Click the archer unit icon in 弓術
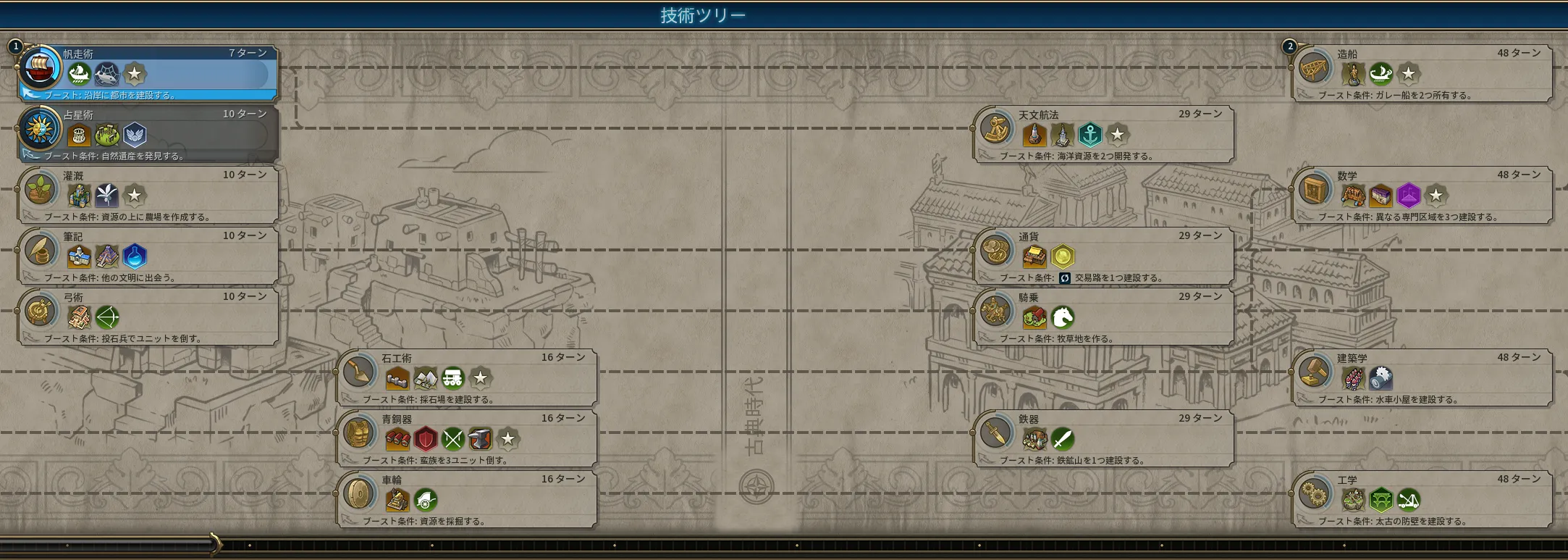The height and width of the screenshot is (560, 1568). (107, 317)
